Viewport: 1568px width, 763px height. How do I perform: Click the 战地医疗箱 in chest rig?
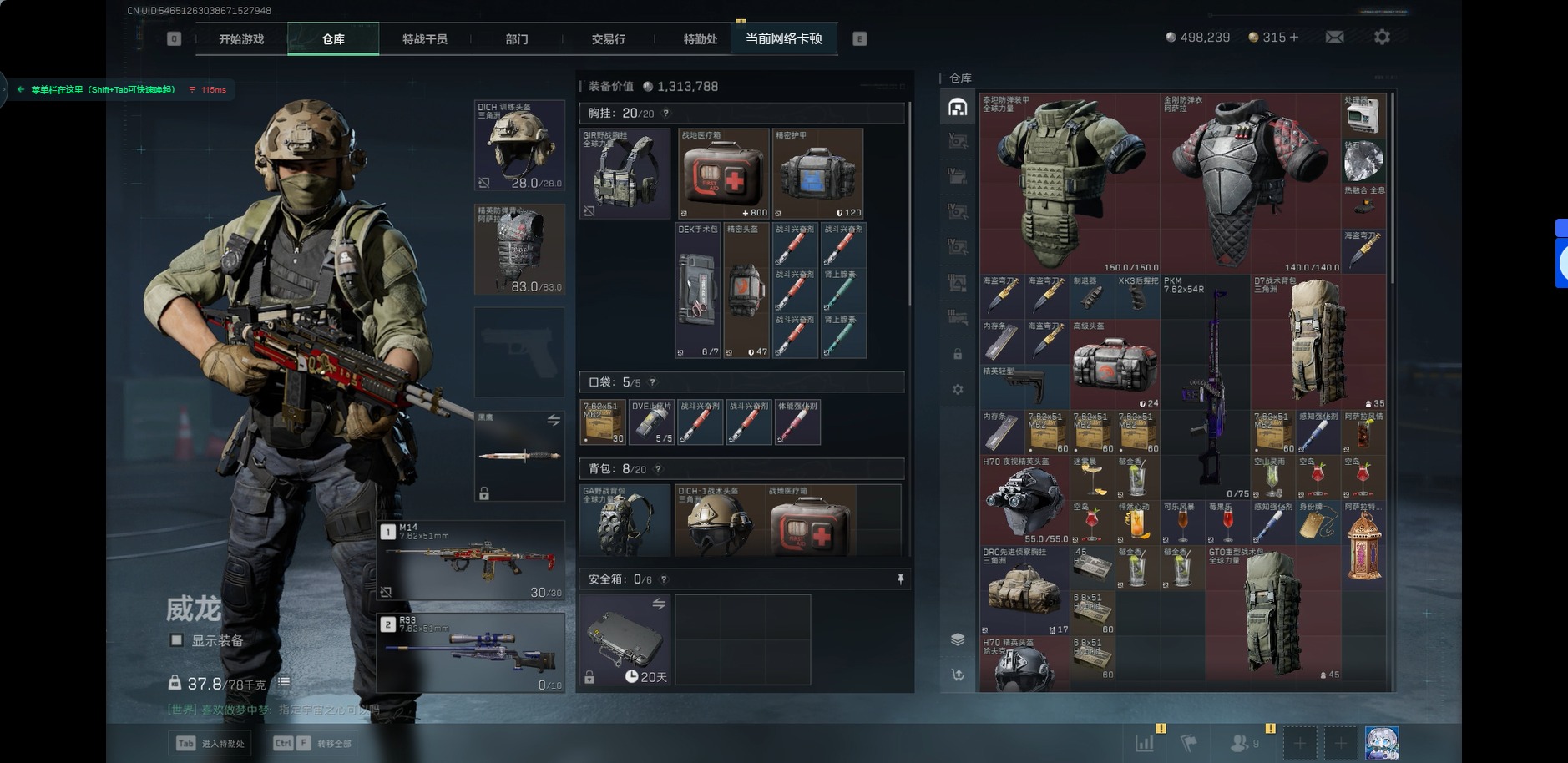[x=723, y=174]
